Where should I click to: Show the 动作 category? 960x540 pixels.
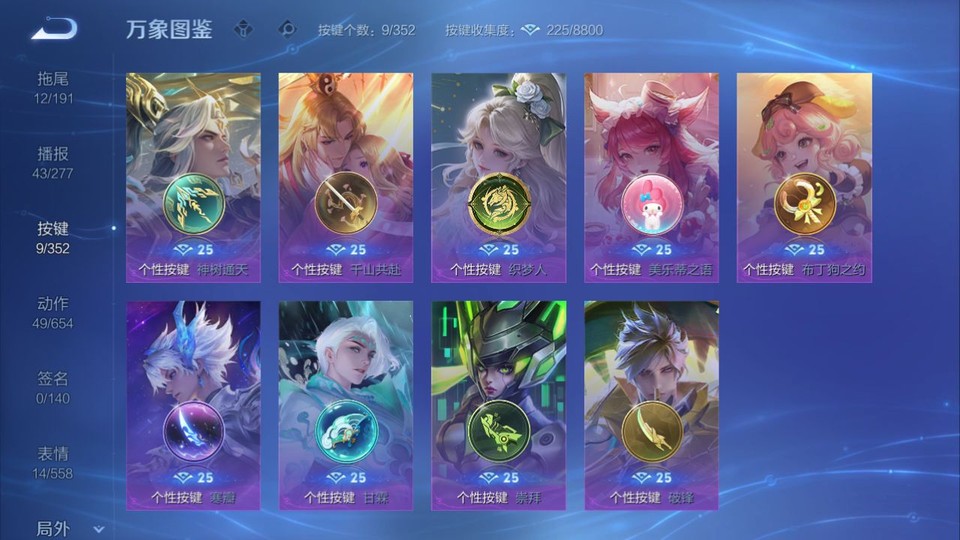[x=54, y=312]
